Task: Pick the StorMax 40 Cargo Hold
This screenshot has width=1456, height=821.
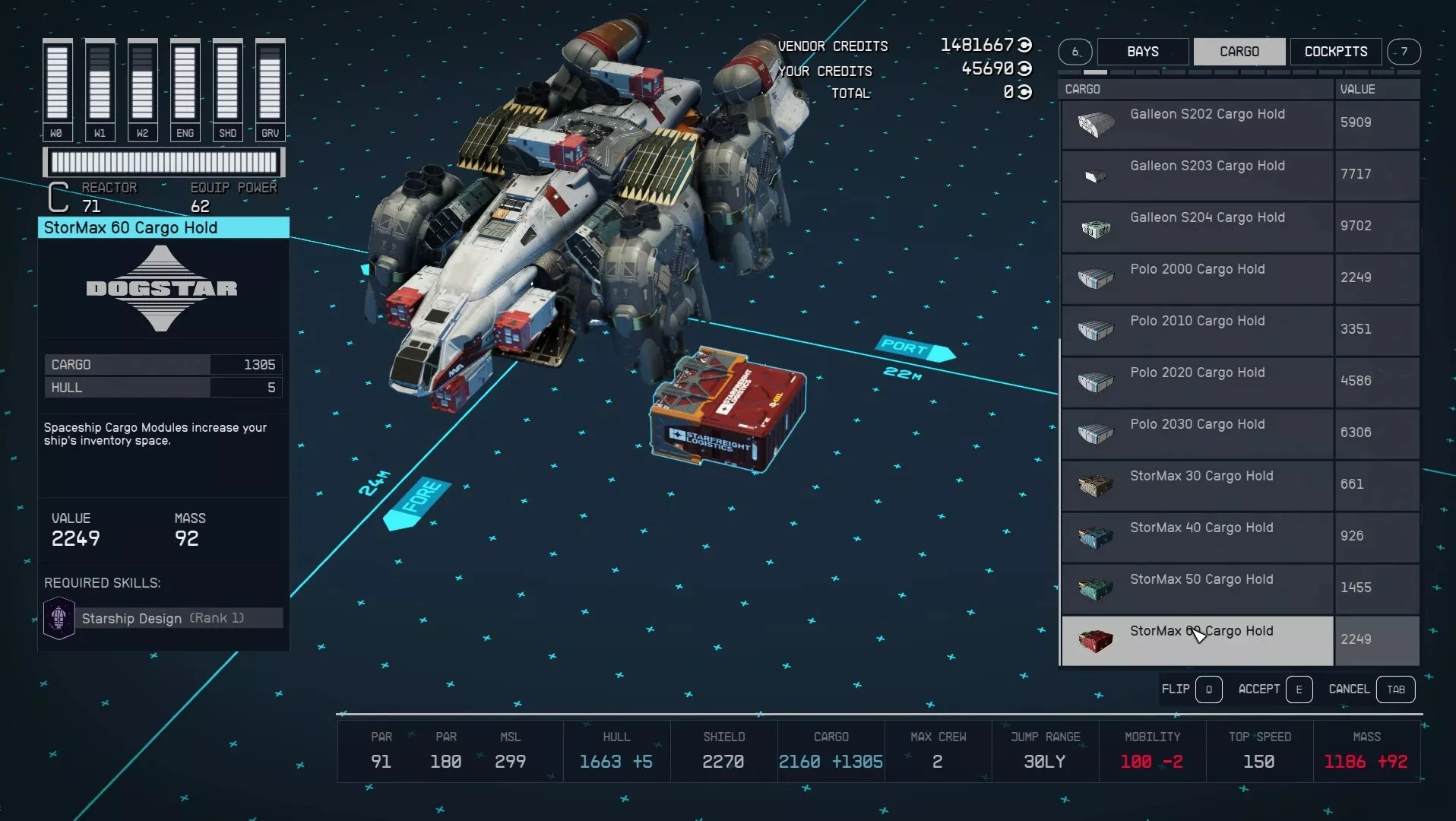Action: pyautogui.click(x=1201, y=537)
